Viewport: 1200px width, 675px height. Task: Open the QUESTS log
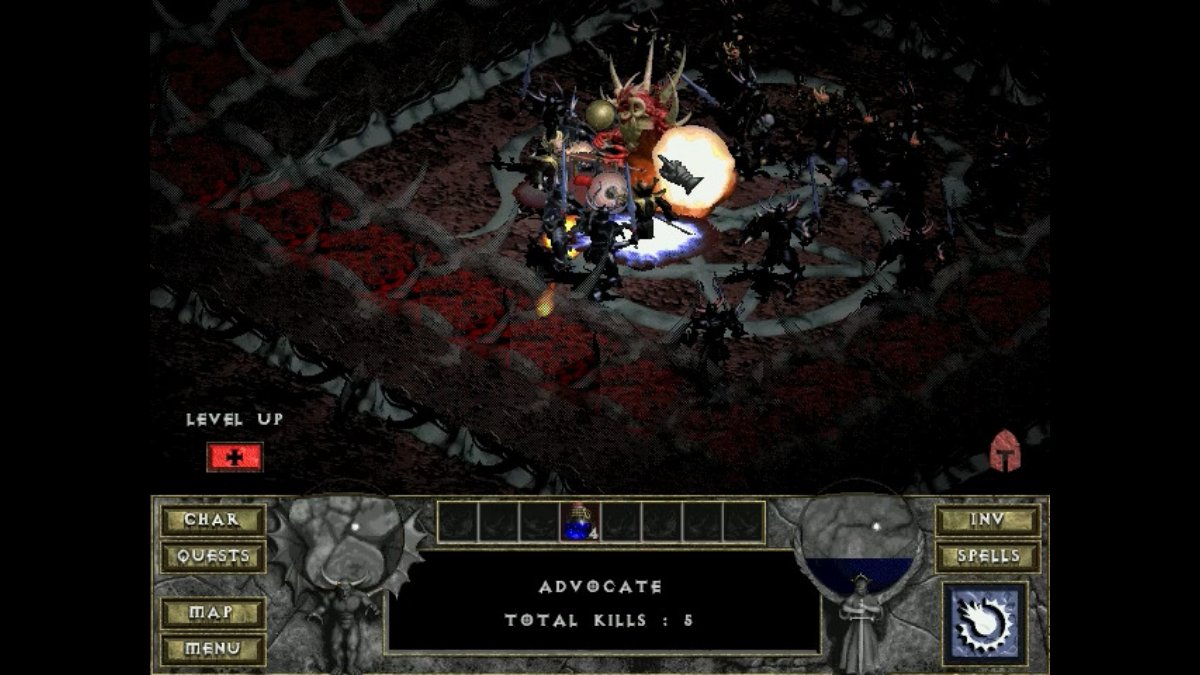pos(213,556)
